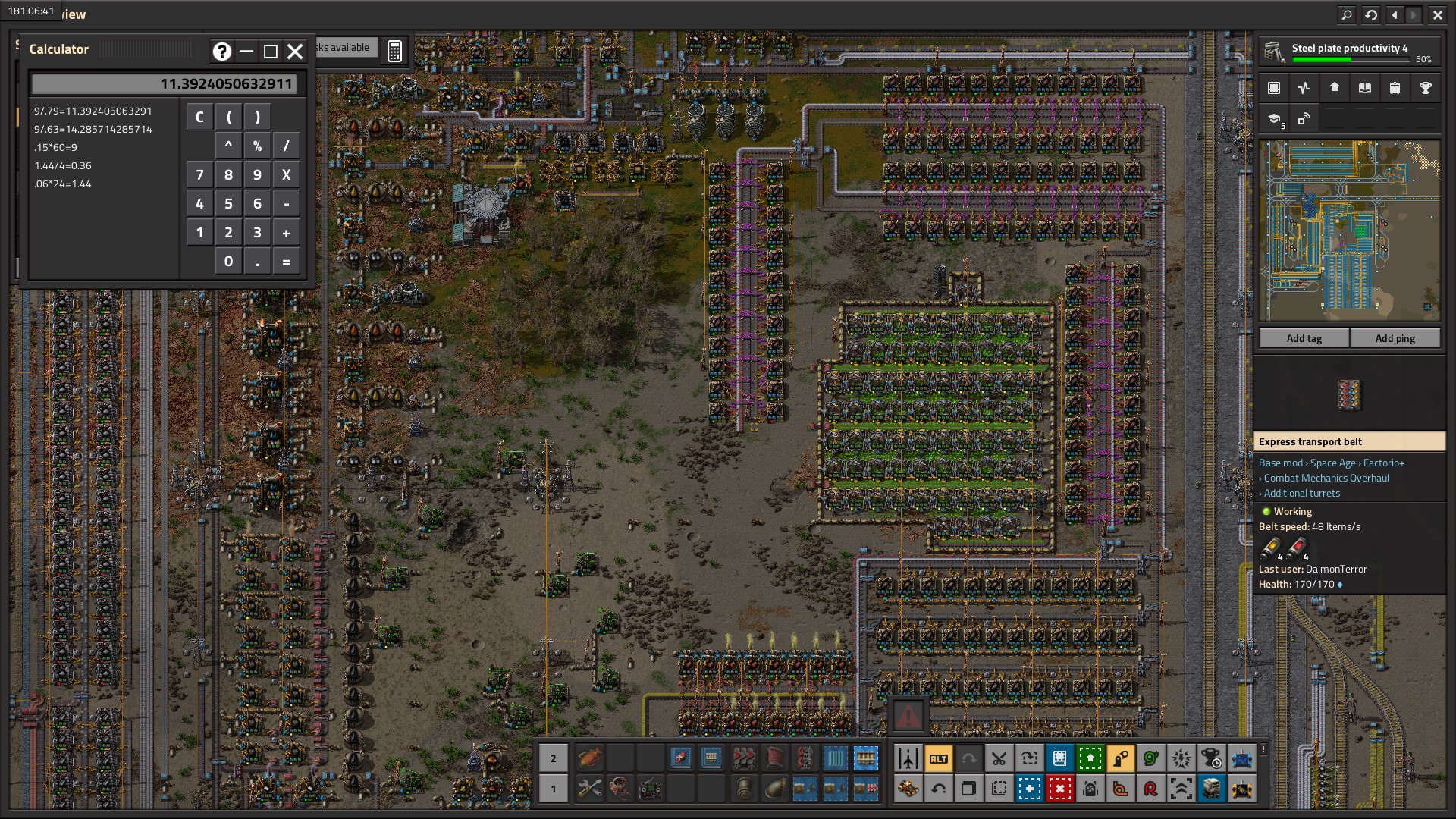Toggle the ALT mode button

[938, 758]
